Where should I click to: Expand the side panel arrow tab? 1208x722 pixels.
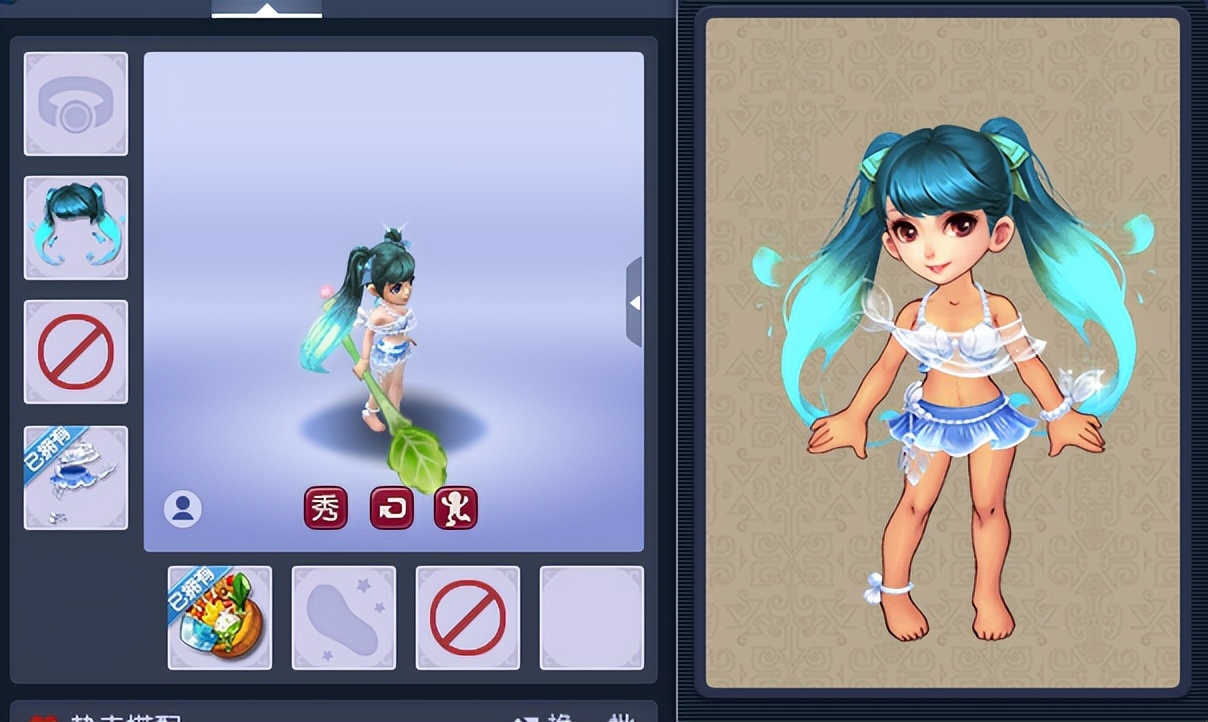[x=634, y=302]
